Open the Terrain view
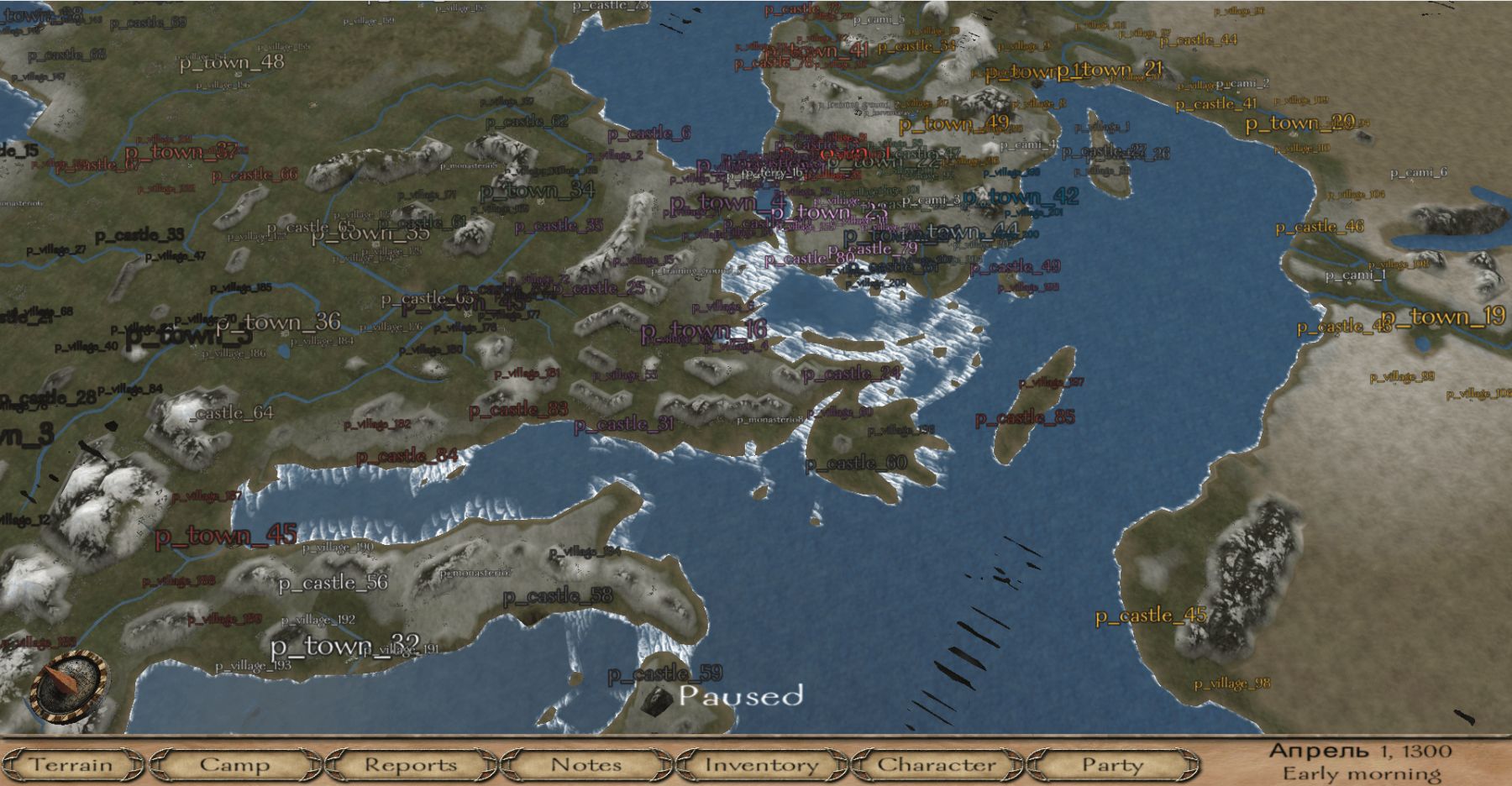1512x786 pixels. (72, 765)
